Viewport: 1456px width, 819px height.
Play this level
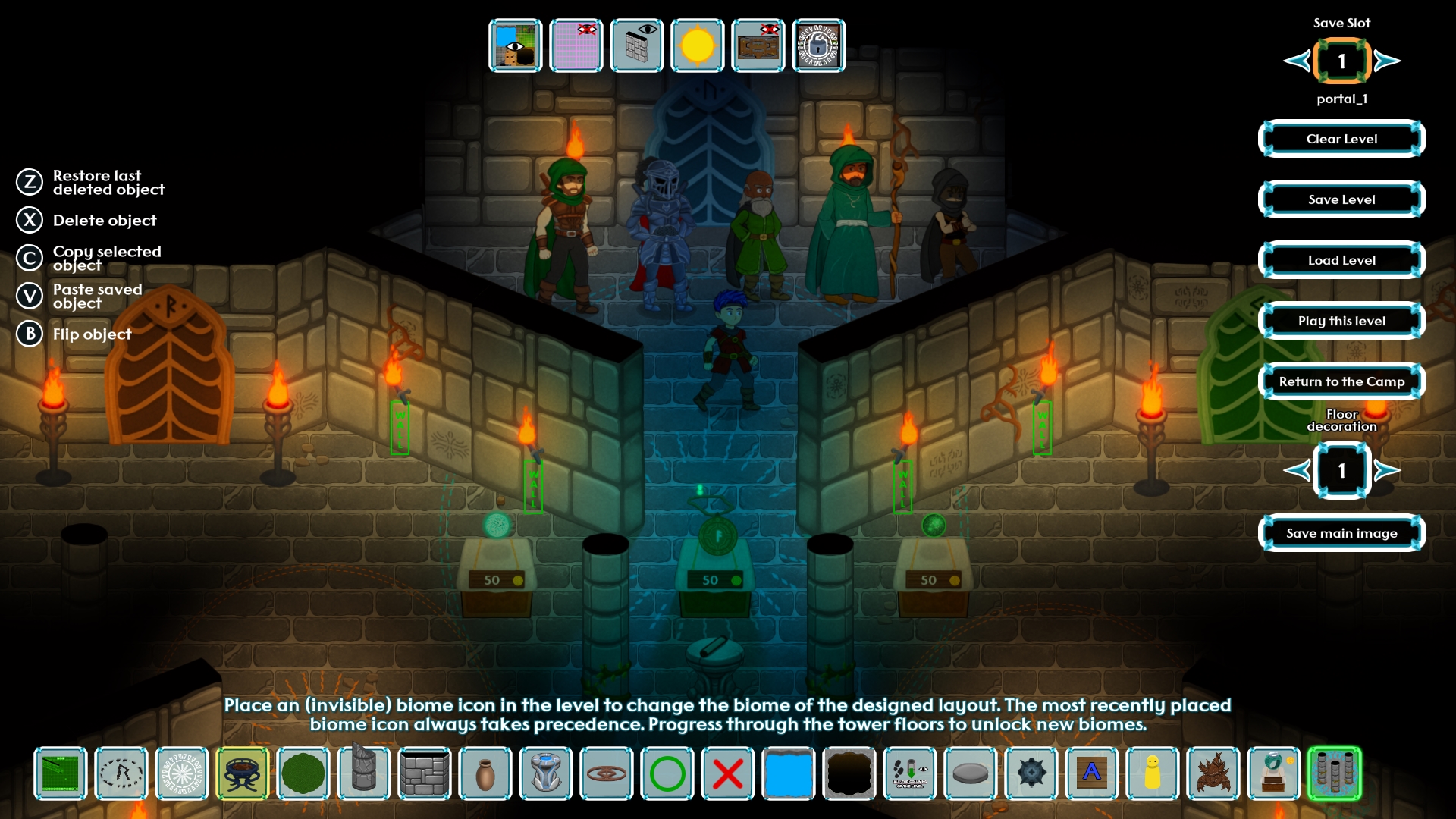[x=1341, y=321]
